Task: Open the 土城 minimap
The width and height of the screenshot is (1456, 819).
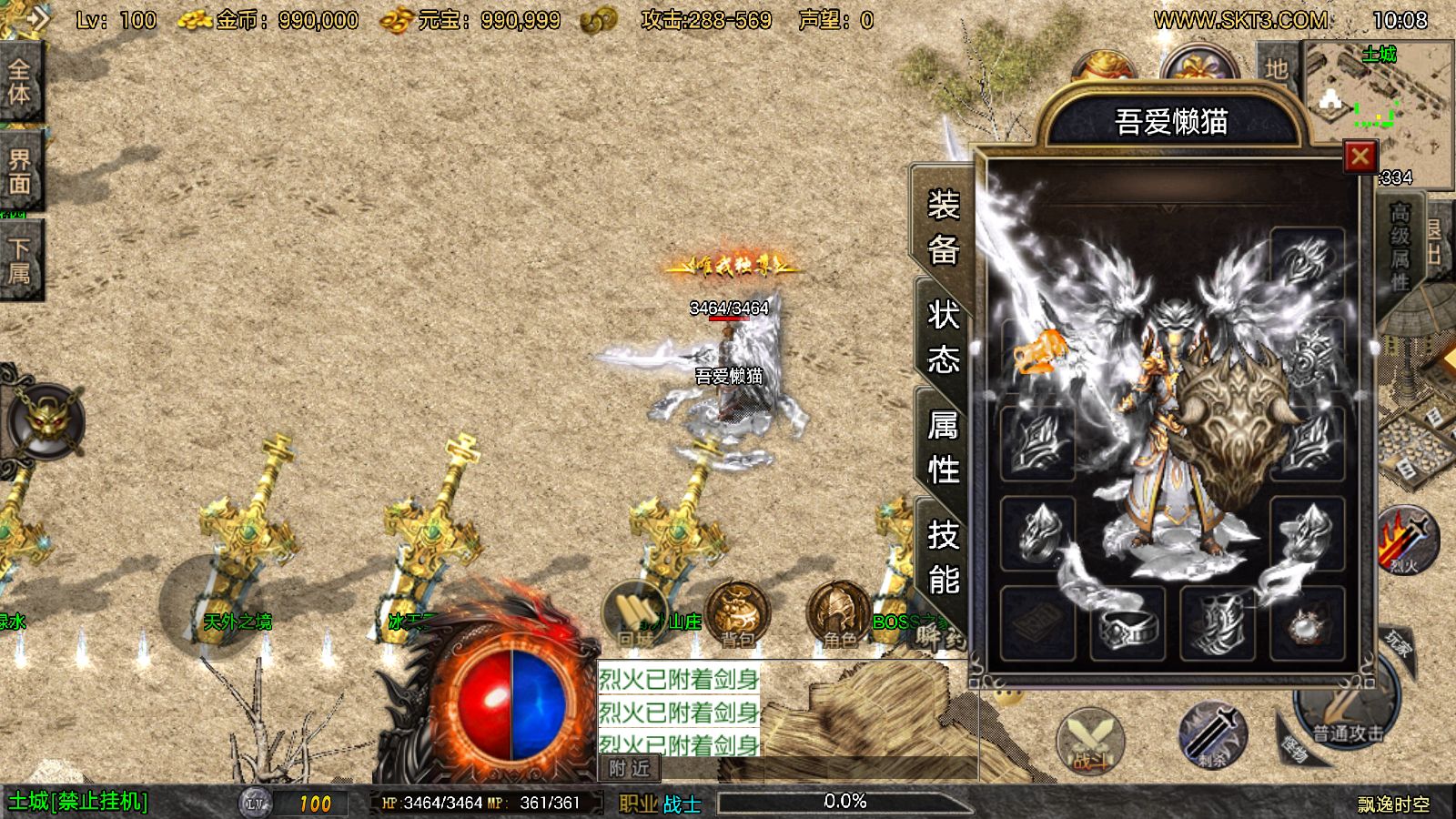Action: point(1379,100)
